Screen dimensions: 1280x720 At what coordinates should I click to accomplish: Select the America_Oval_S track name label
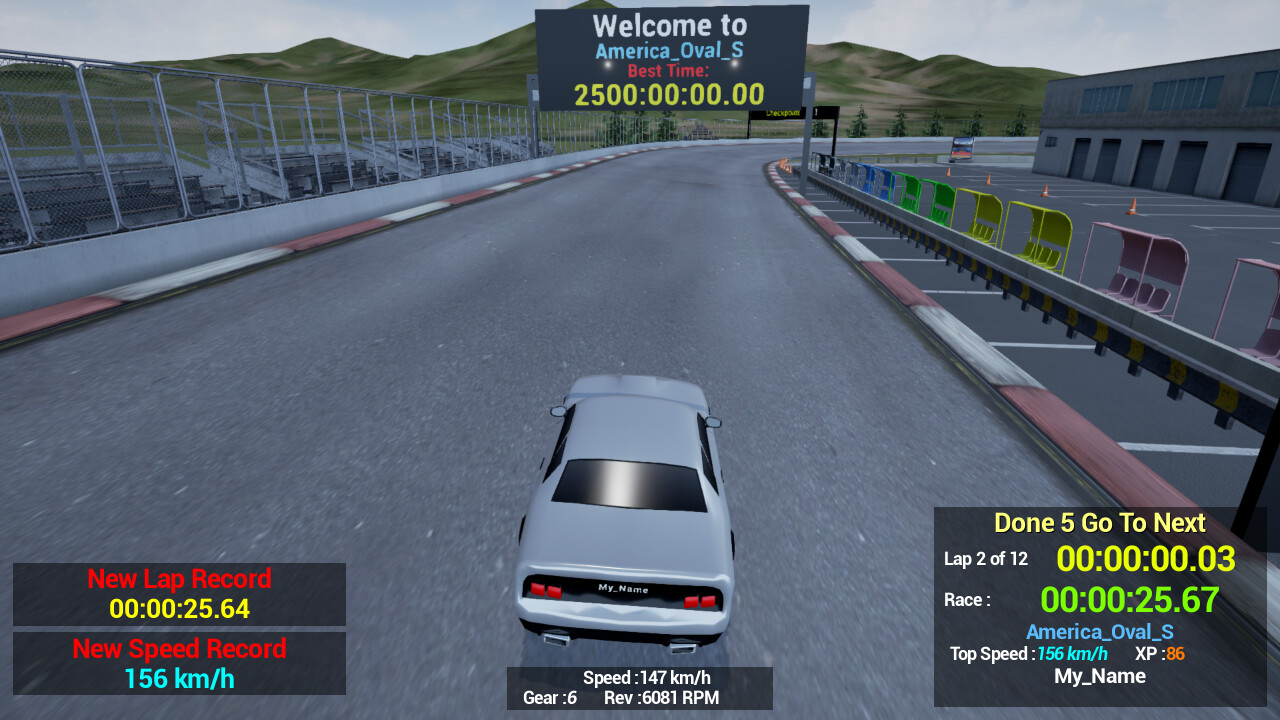point(1099,631)
